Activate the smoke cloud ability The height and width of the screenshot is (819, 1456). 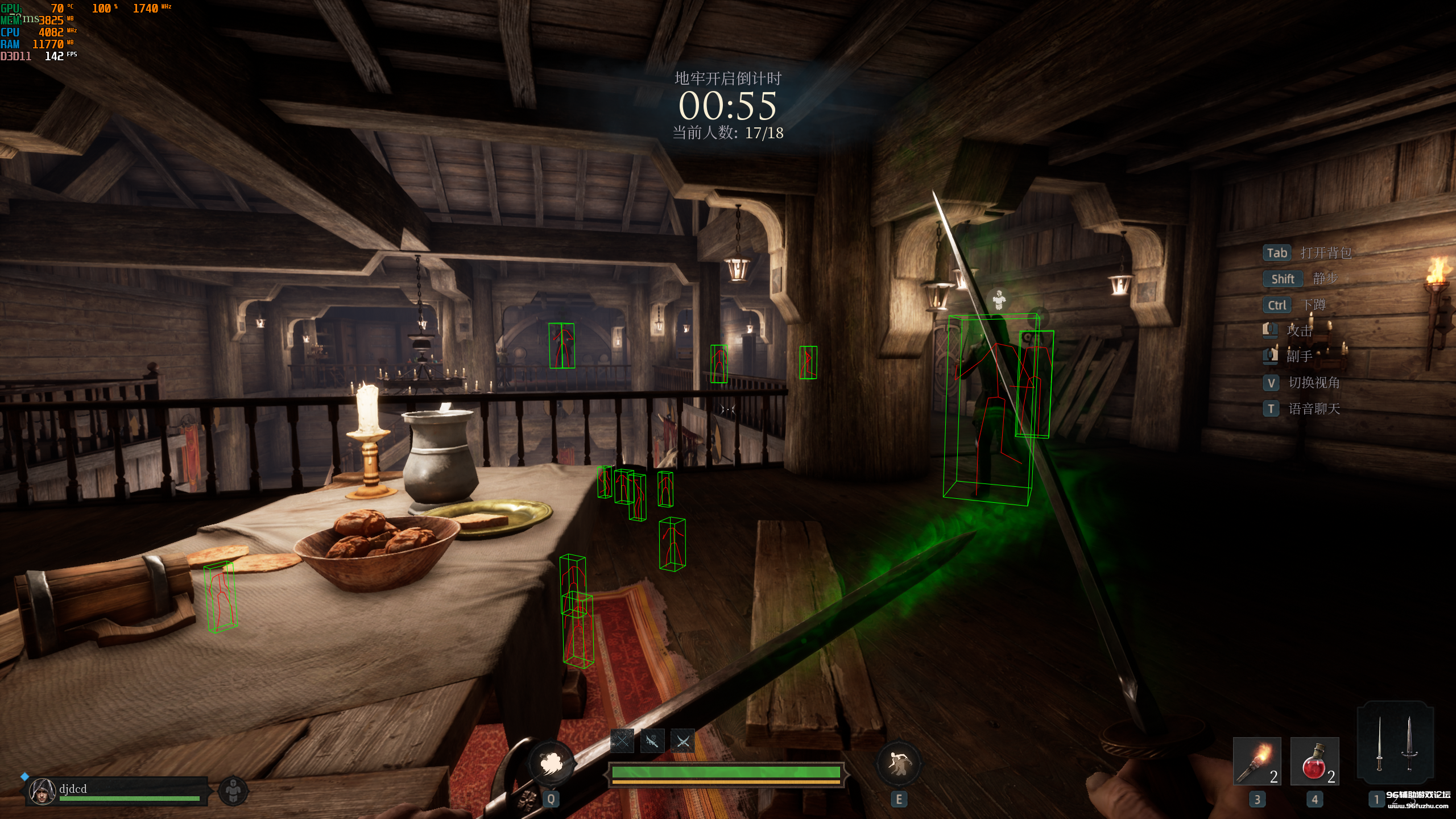pyautogui.click(x=550, y=763)
